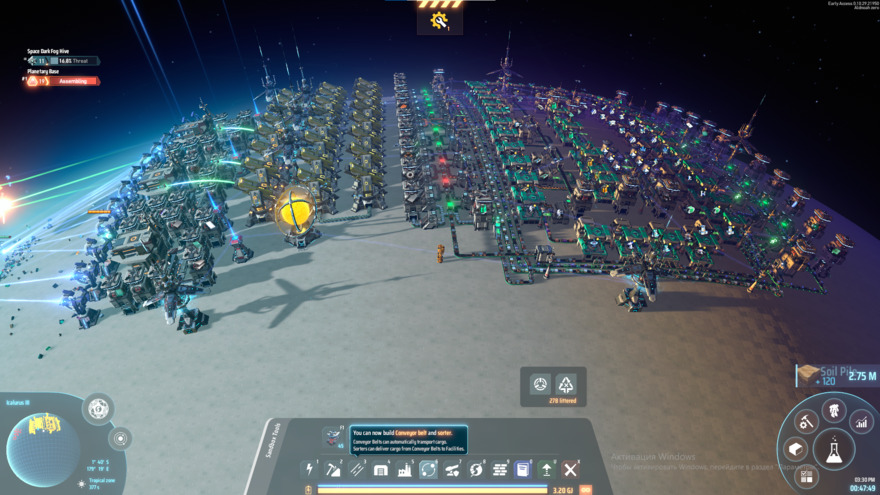Open the highlighted circular-arrows logistics category

pyautogui.click(x=428, y=469)
